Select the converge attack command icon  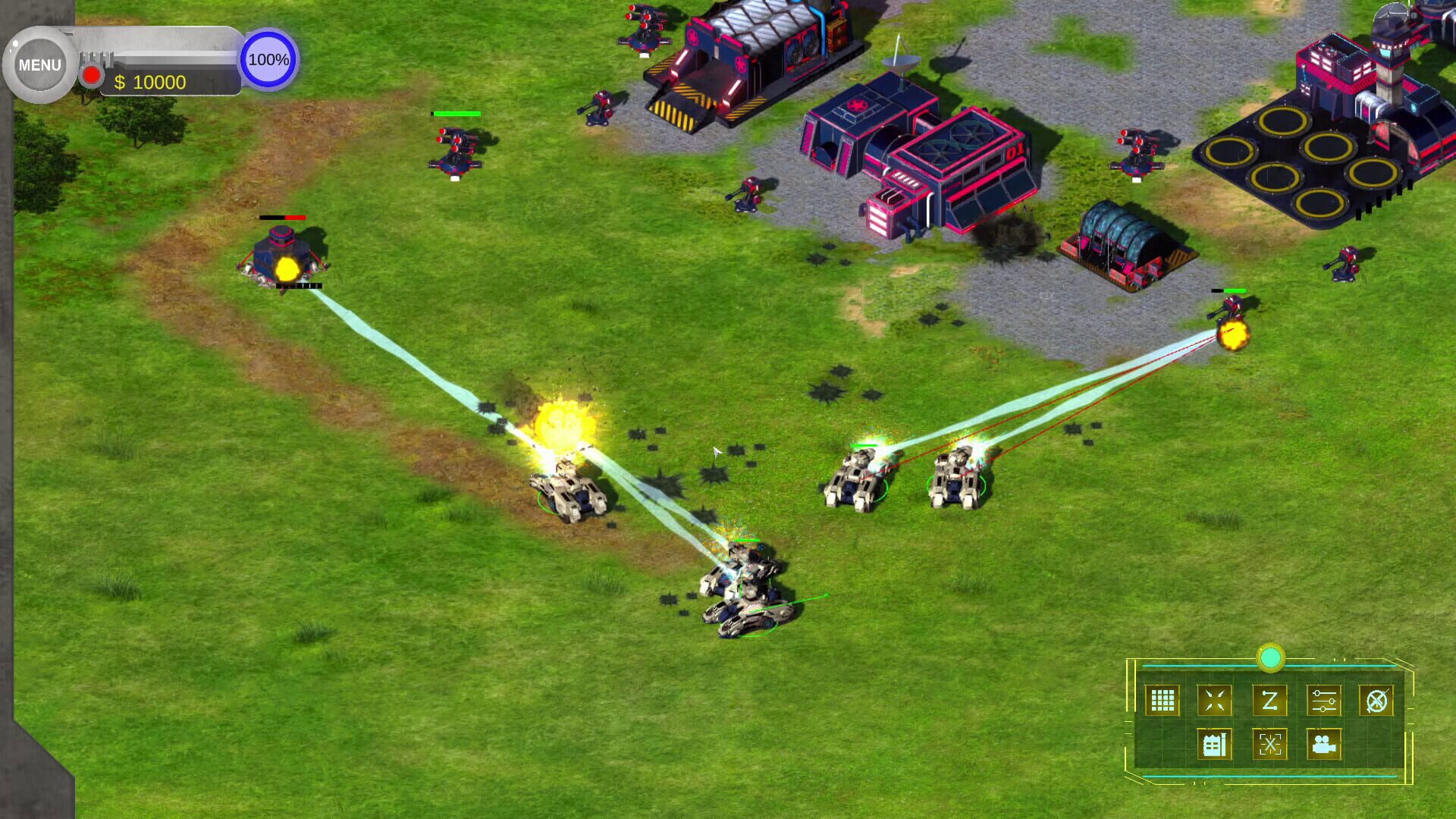1215,701
